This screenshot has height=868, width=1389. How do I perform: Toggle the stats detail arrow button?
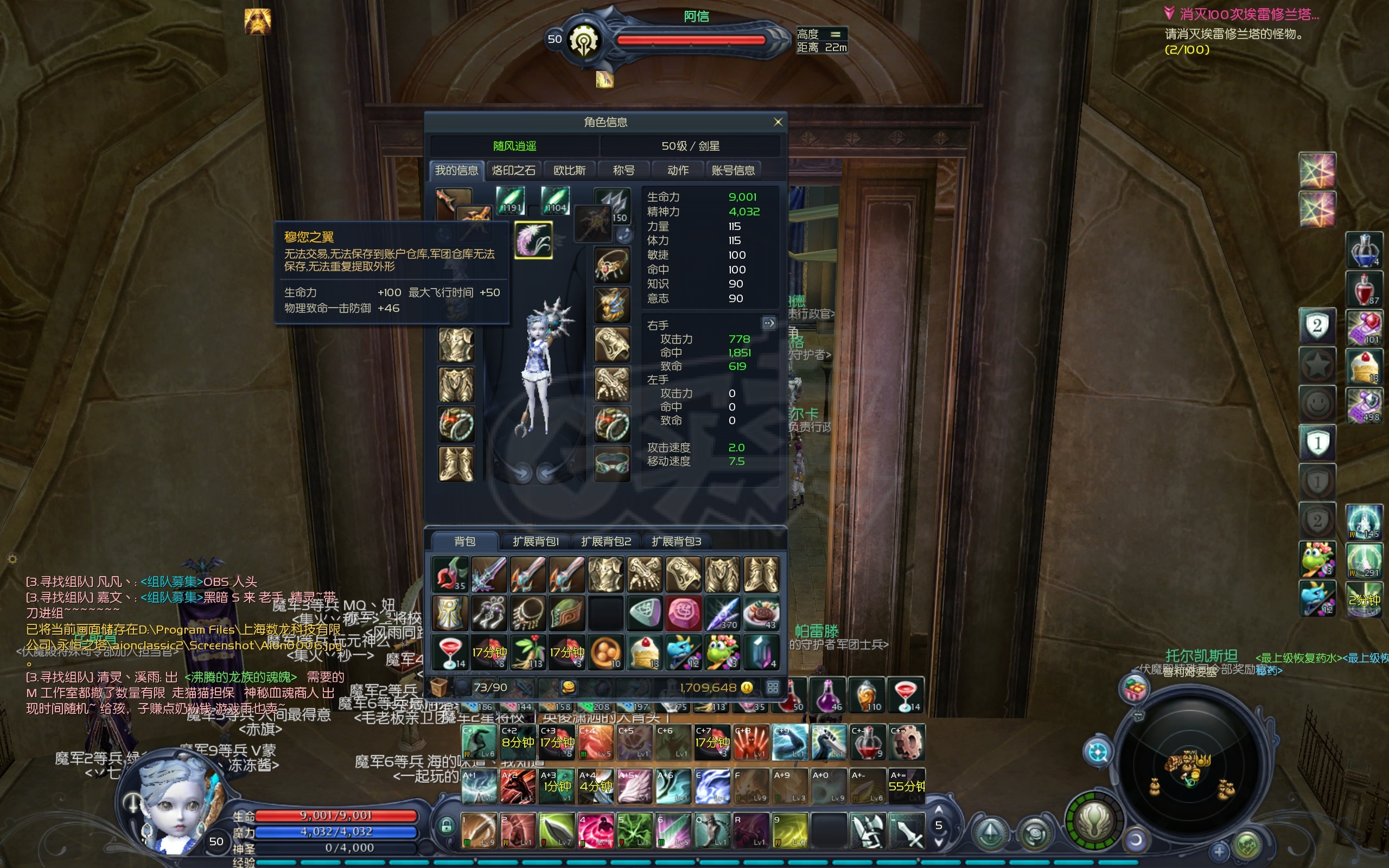point(768,323)
